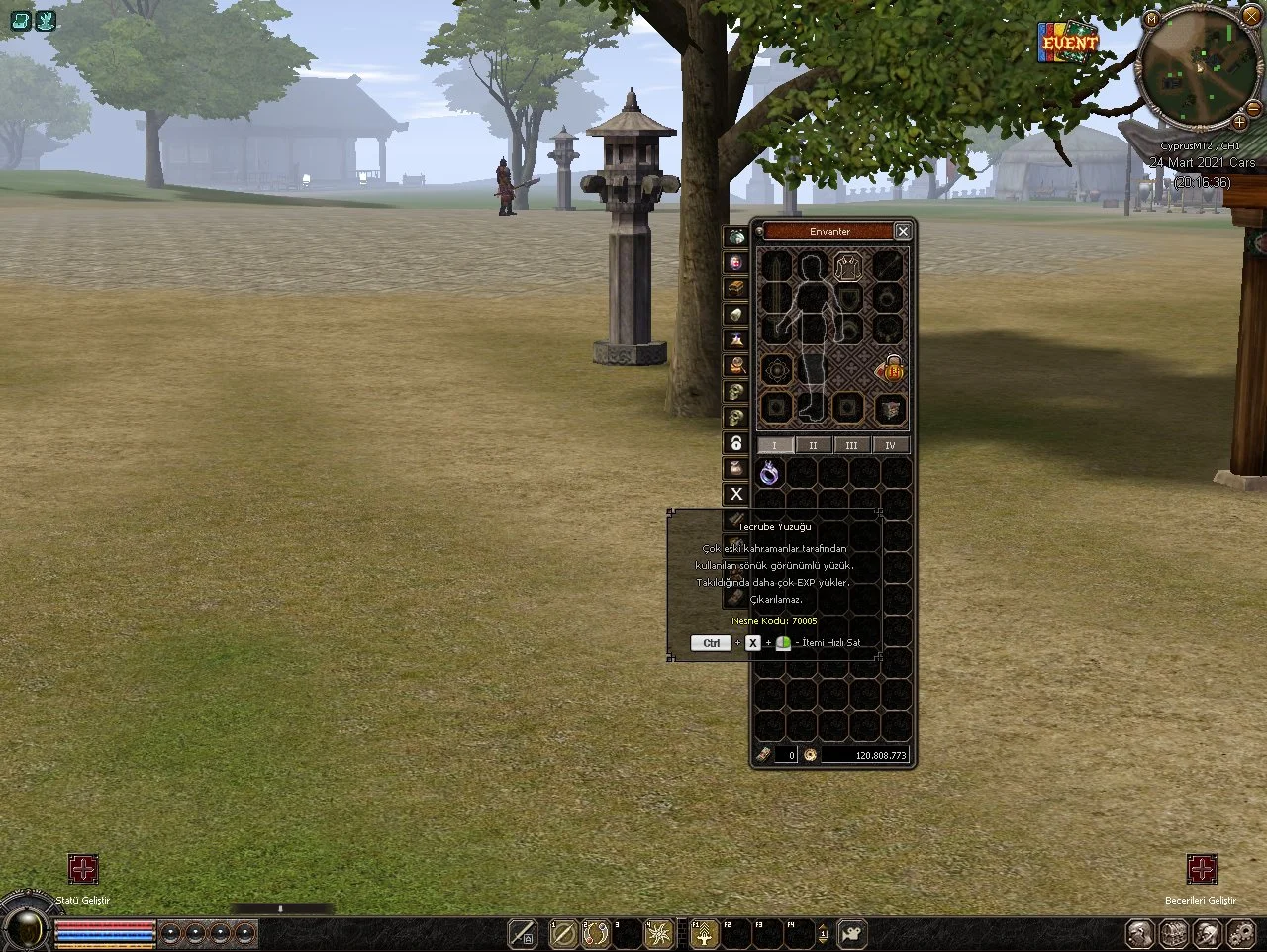Open inventory page III
The height and width of the screenshot is (952, 1267).
click(x=851, y=445)
